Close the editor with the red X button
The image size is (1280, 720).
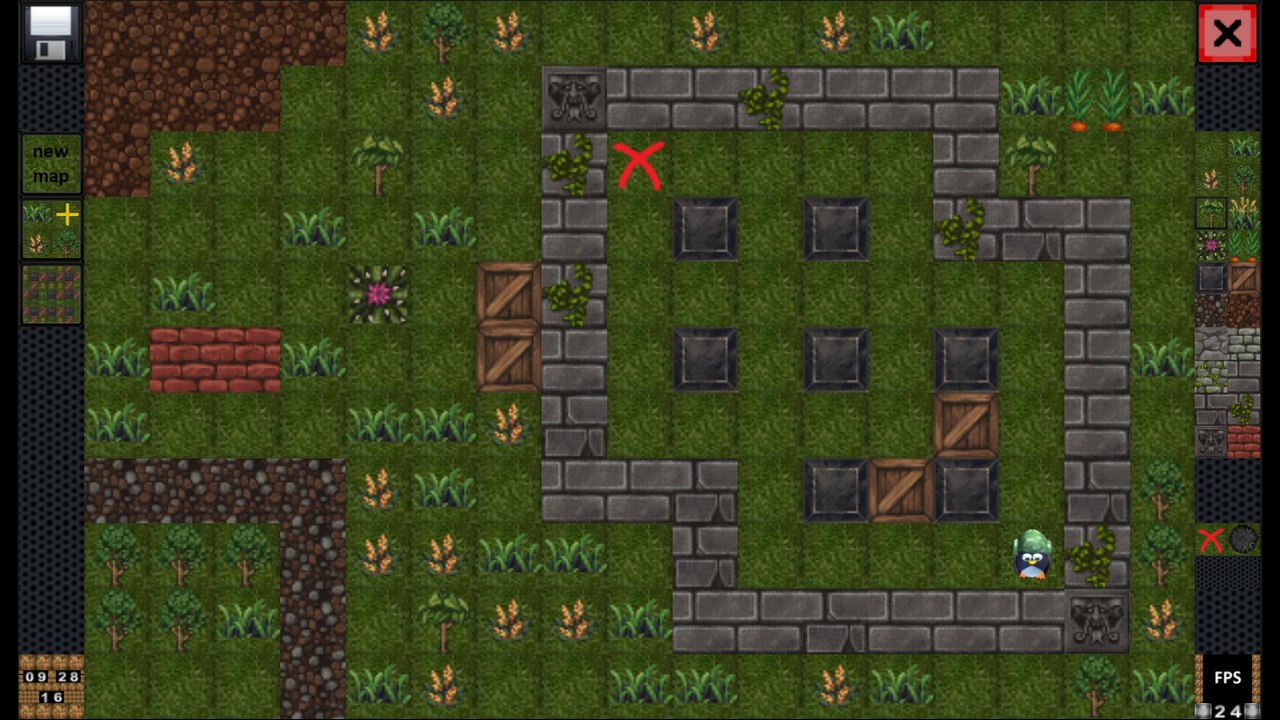[1227, 34]
